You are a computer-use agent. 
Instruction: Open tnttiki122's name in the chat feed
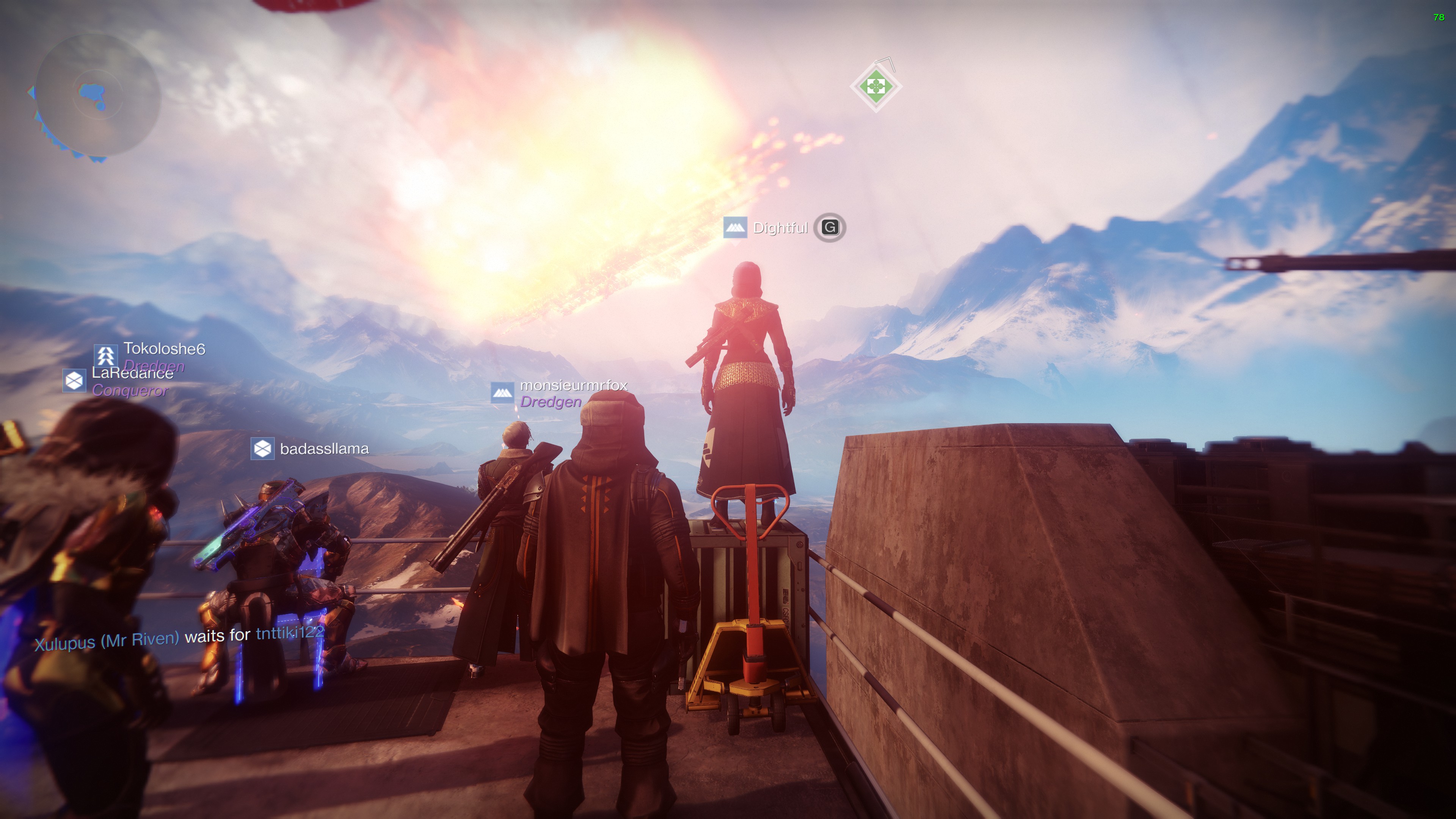tap(290, 632)
